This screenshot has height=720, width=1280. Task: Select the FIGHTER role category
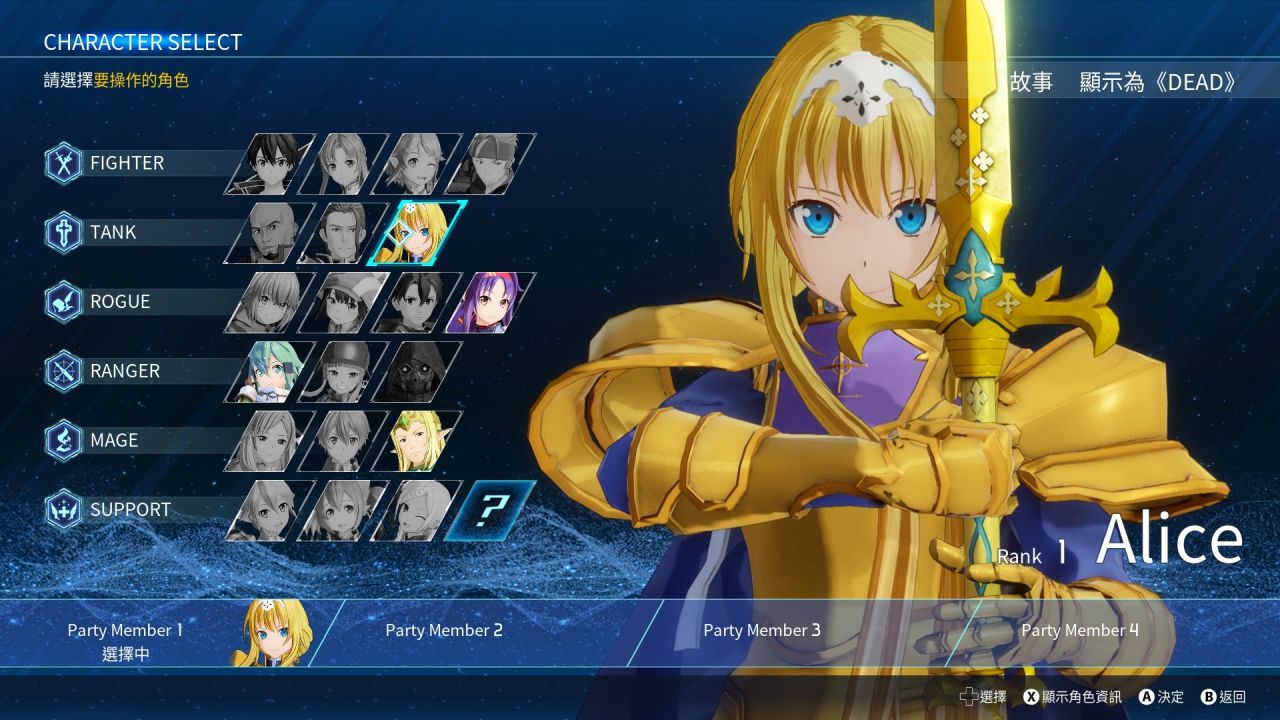pyautogui.click(x=126, y=163)
